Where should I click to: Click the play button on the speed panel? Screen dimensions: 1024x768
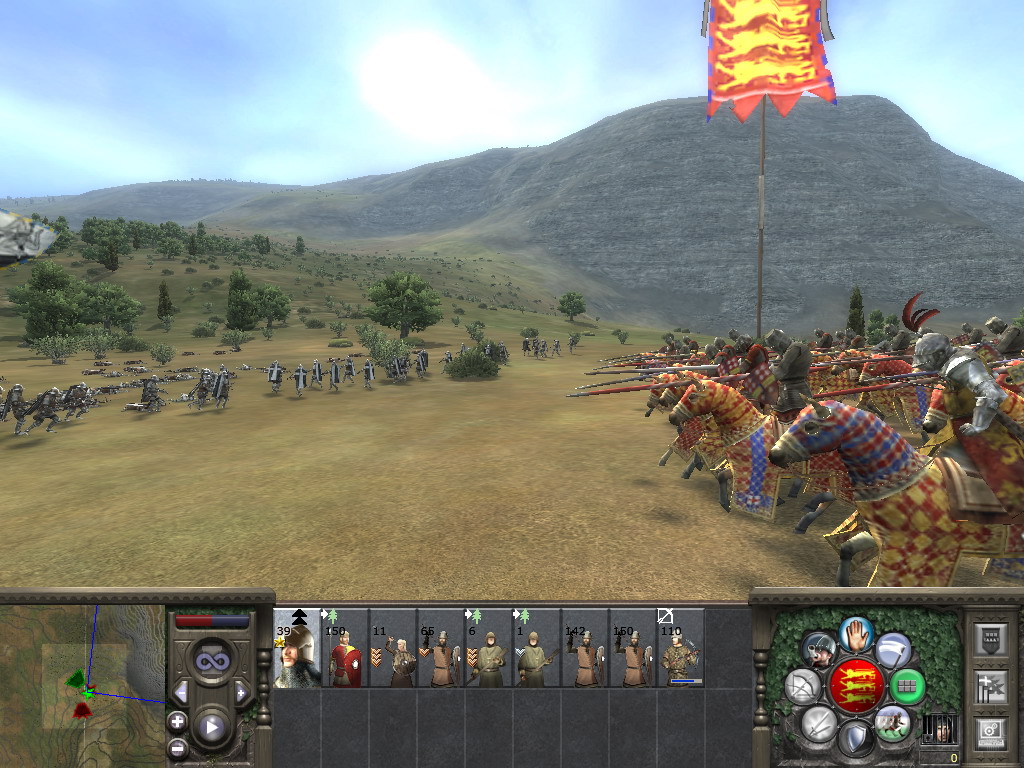[212, 727]
